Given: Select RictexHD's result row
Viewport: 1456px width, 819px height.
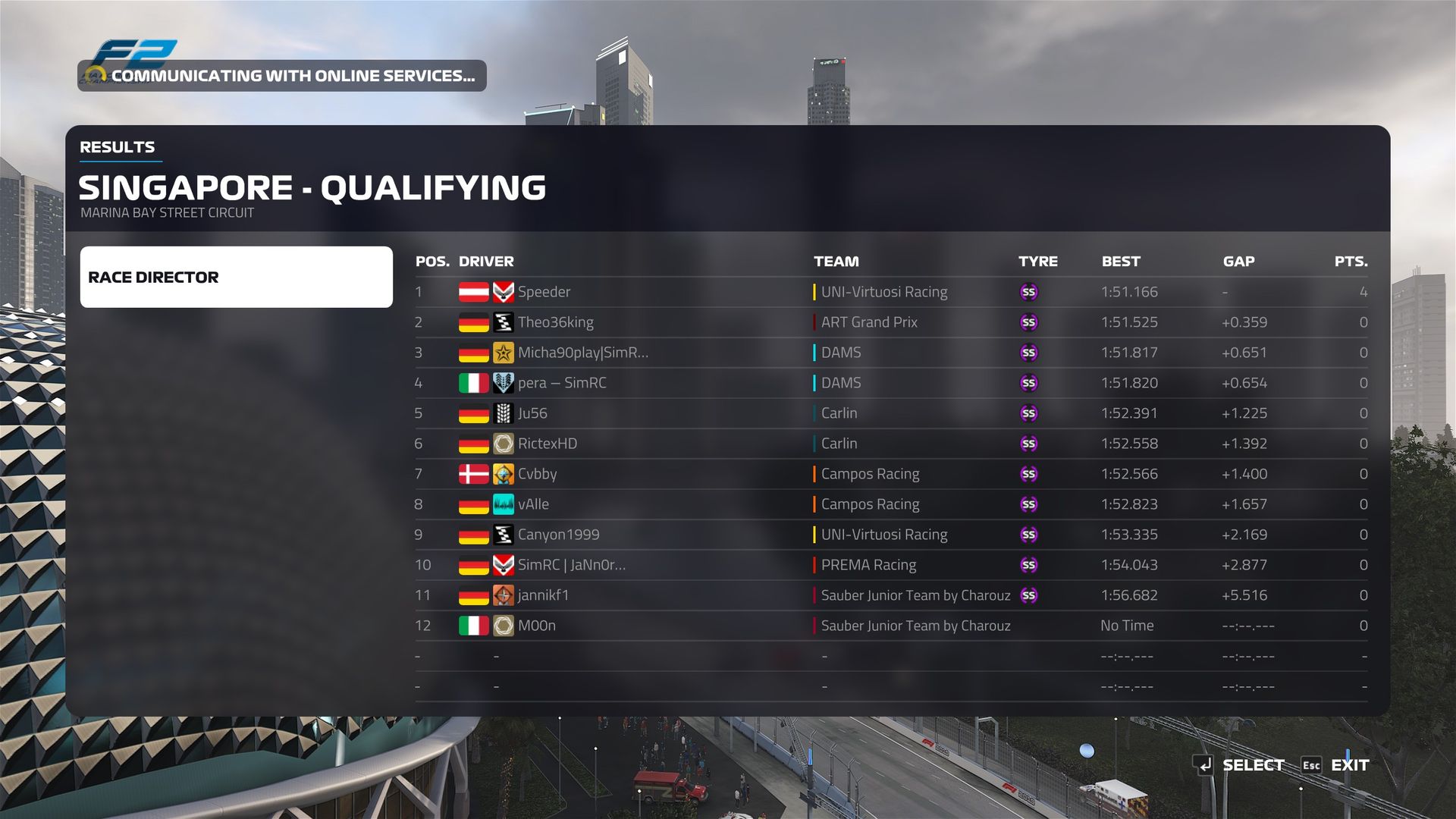Looking at the screenshot, I should [x=547, y=444].
